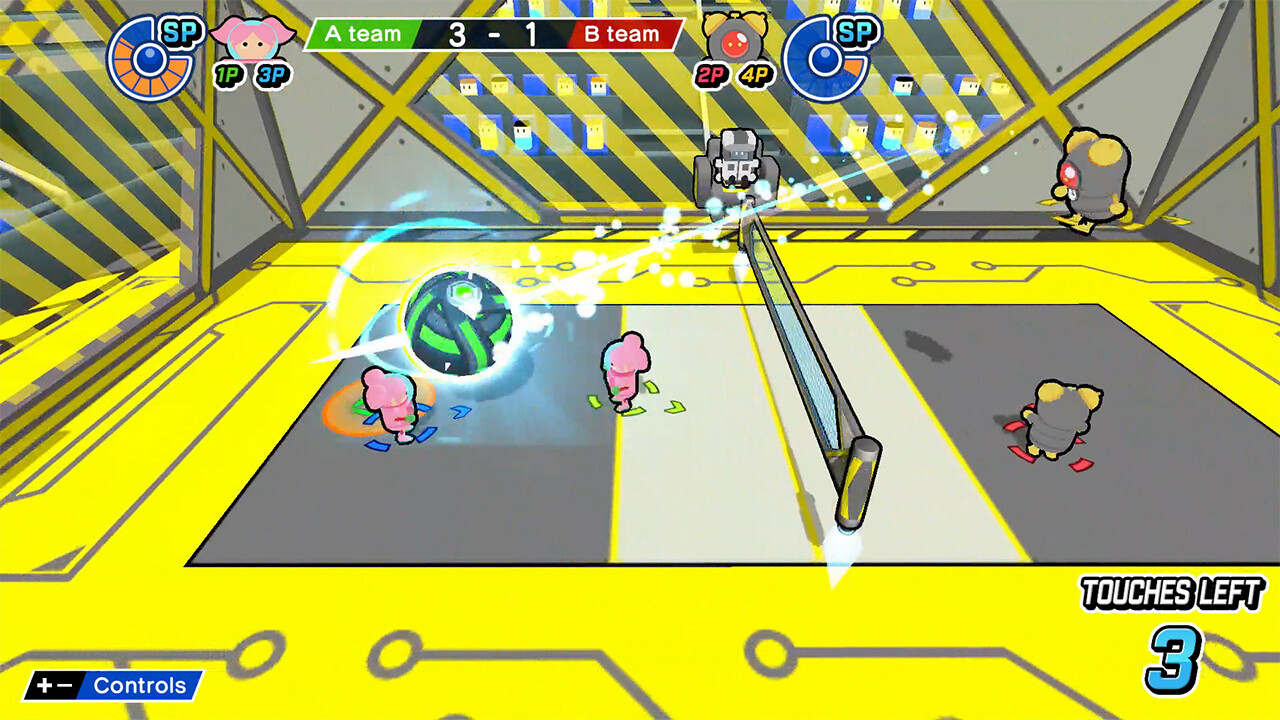Select the pink player inside the orange ring
This screenshot has width=1280, height=720.
pos(392,405)
